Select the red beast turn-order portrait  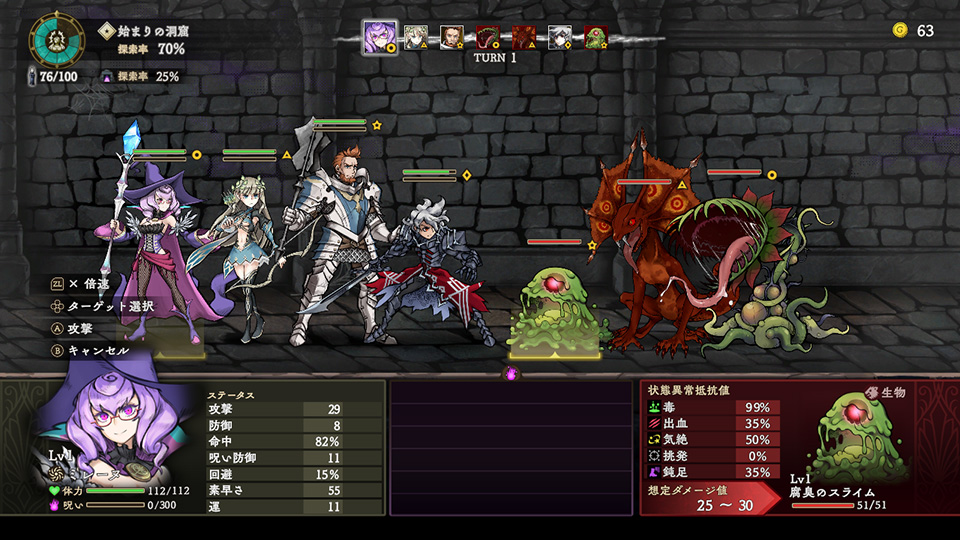pos(523,38)
